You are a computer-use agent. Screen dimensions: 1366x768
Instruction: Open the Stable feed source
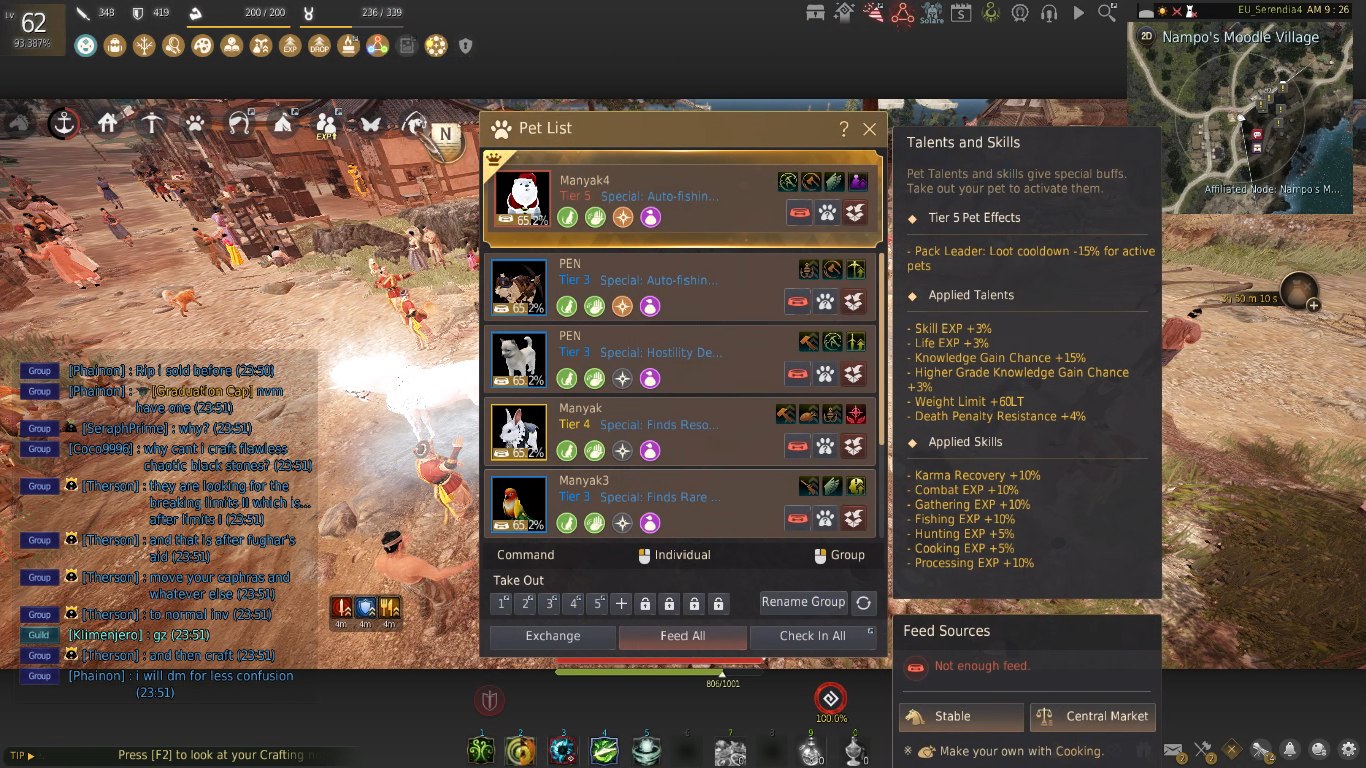tap(961, 716)
